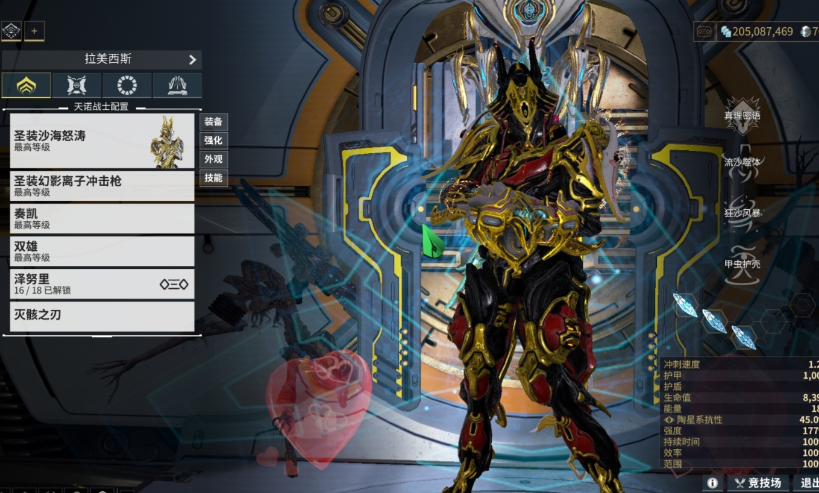Click the 装备 button
819x493 pixels.
214,121
